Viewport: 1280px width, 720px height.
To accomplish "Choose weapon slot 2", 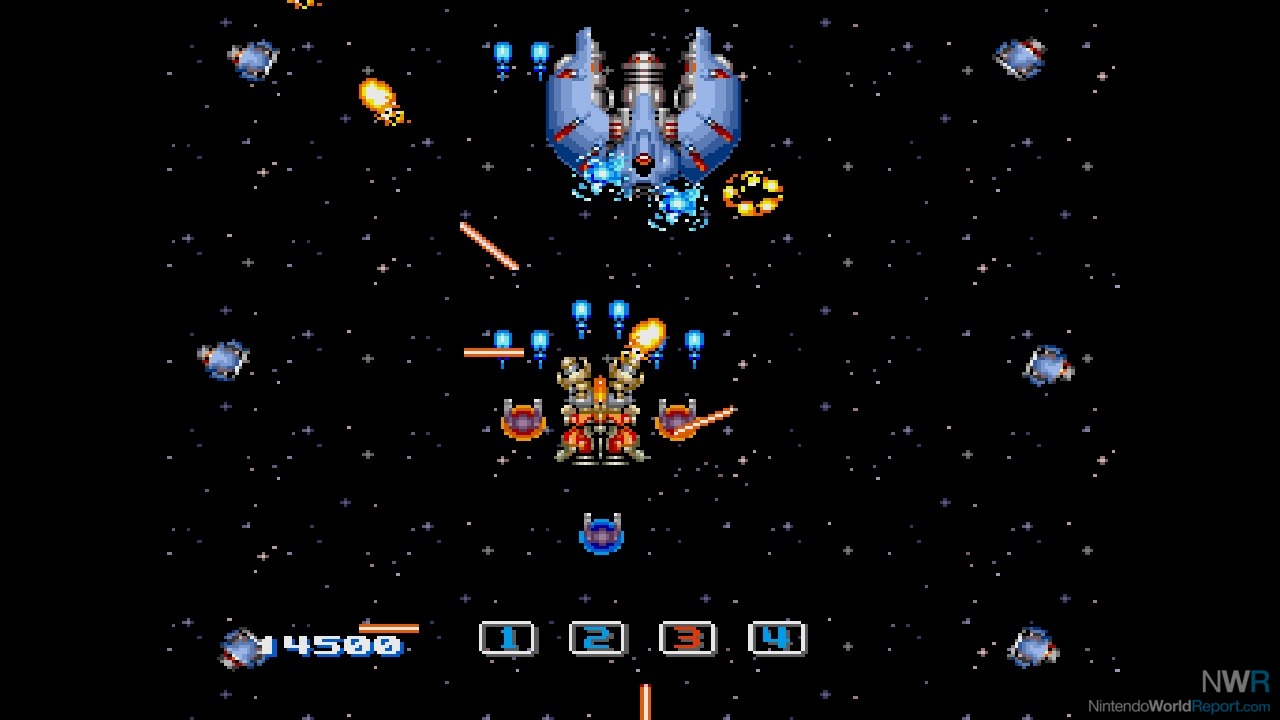I will 597,638.
